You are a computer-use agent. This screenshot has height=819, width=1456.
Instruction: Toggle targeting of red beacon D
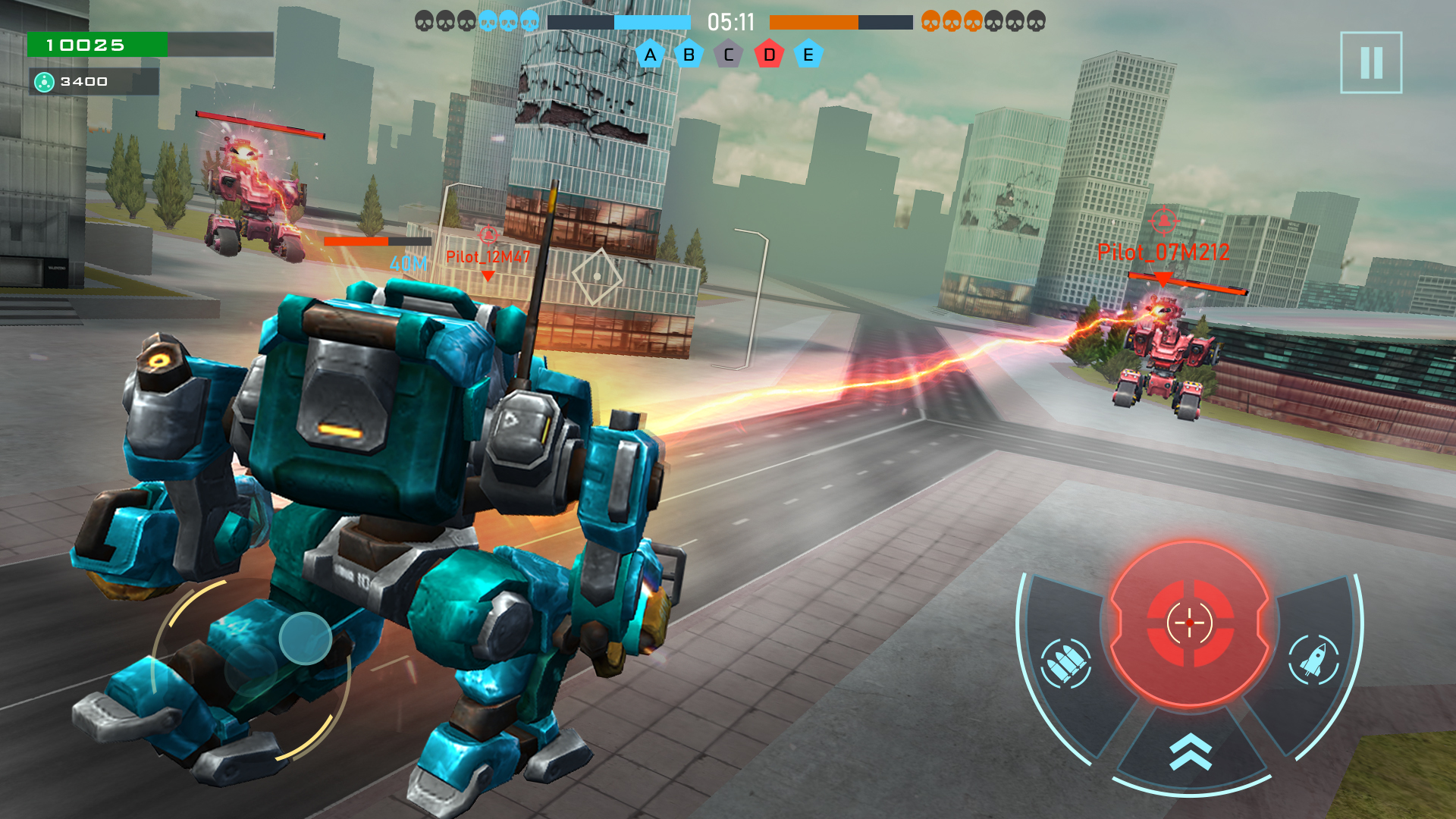click(x=768, y=55)
